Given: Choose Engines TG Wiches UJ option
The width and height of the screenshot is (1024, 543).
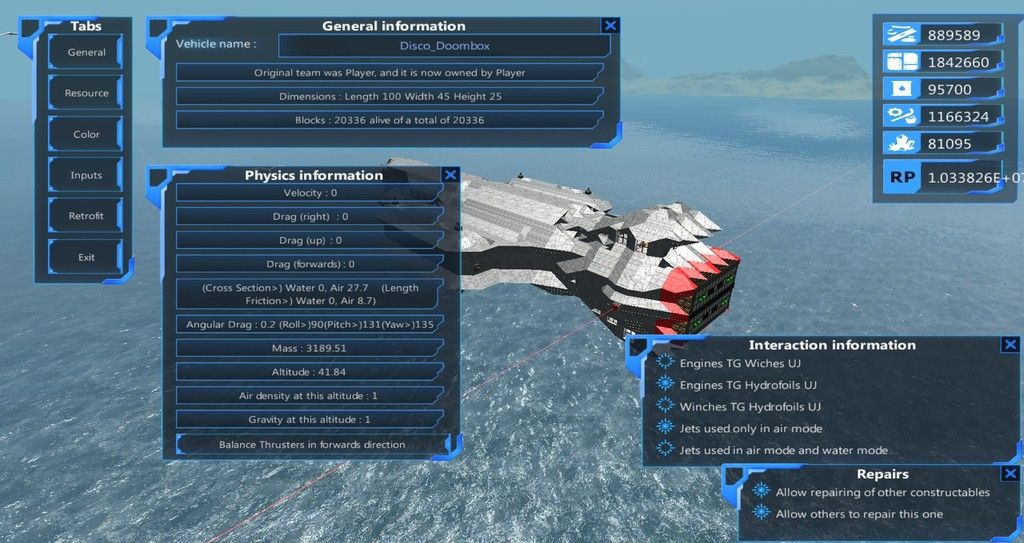Looking at the screenshot, I should (x=666, y=363).
